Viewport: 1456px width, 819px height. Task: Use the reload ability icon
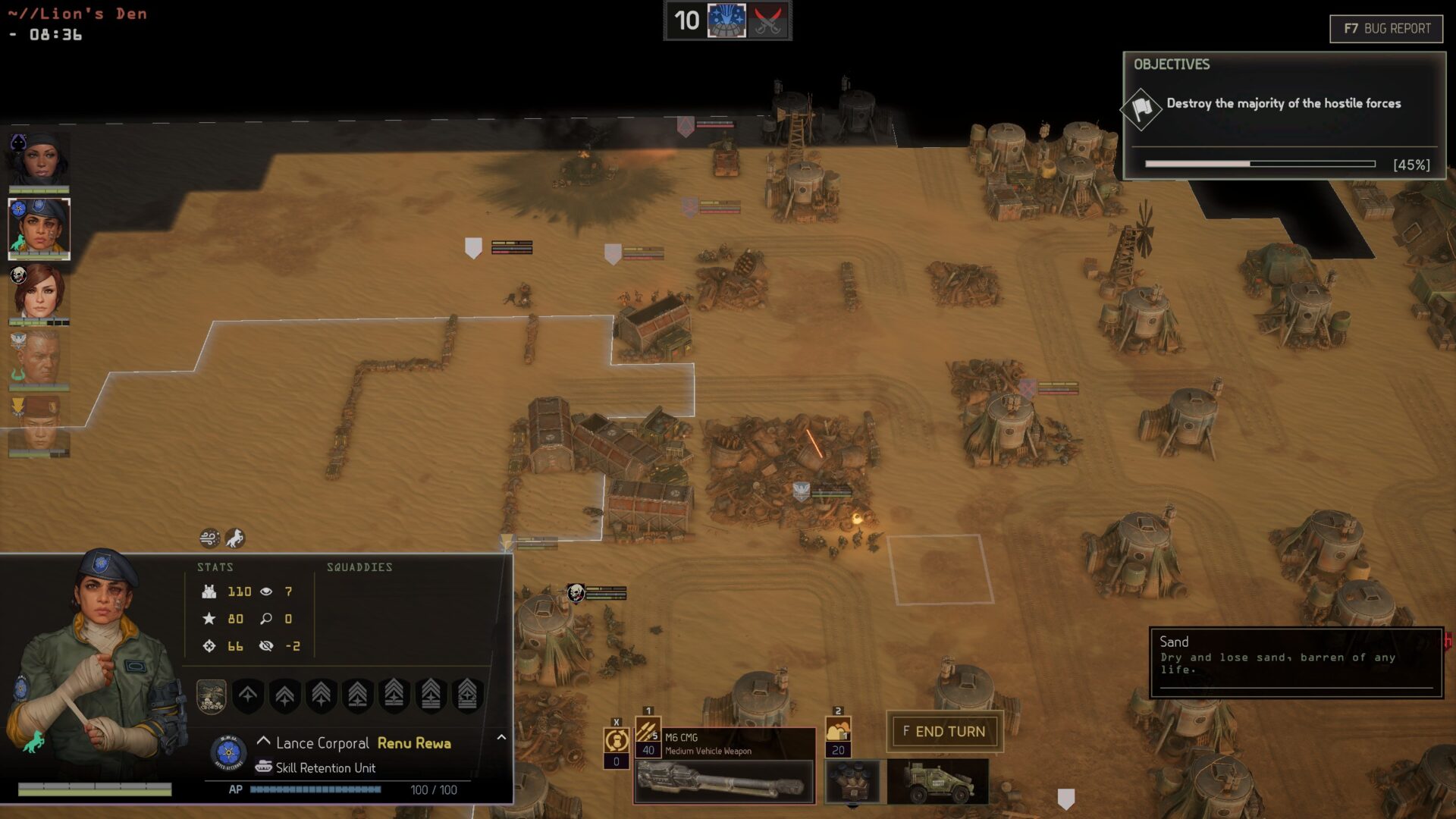click(617, 739)
